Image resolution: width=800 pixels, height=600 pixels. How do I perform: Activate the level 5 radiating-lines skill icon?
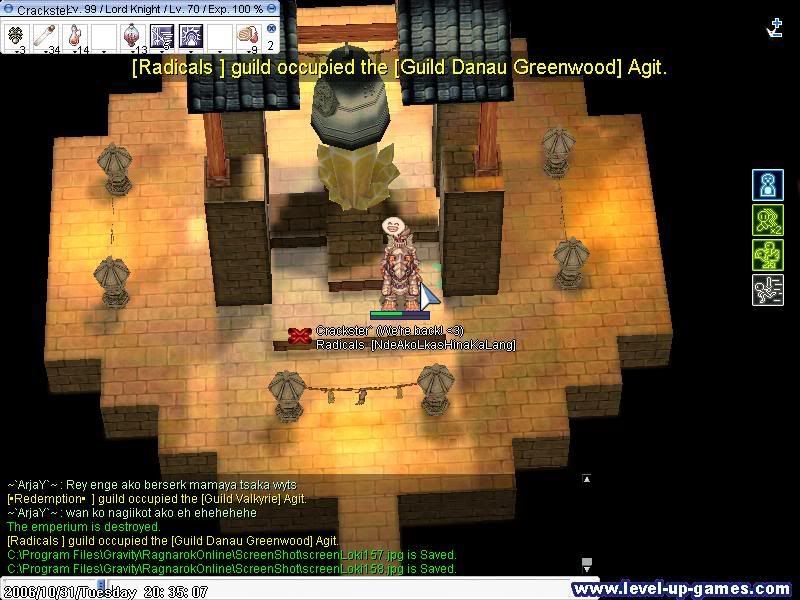163,36
